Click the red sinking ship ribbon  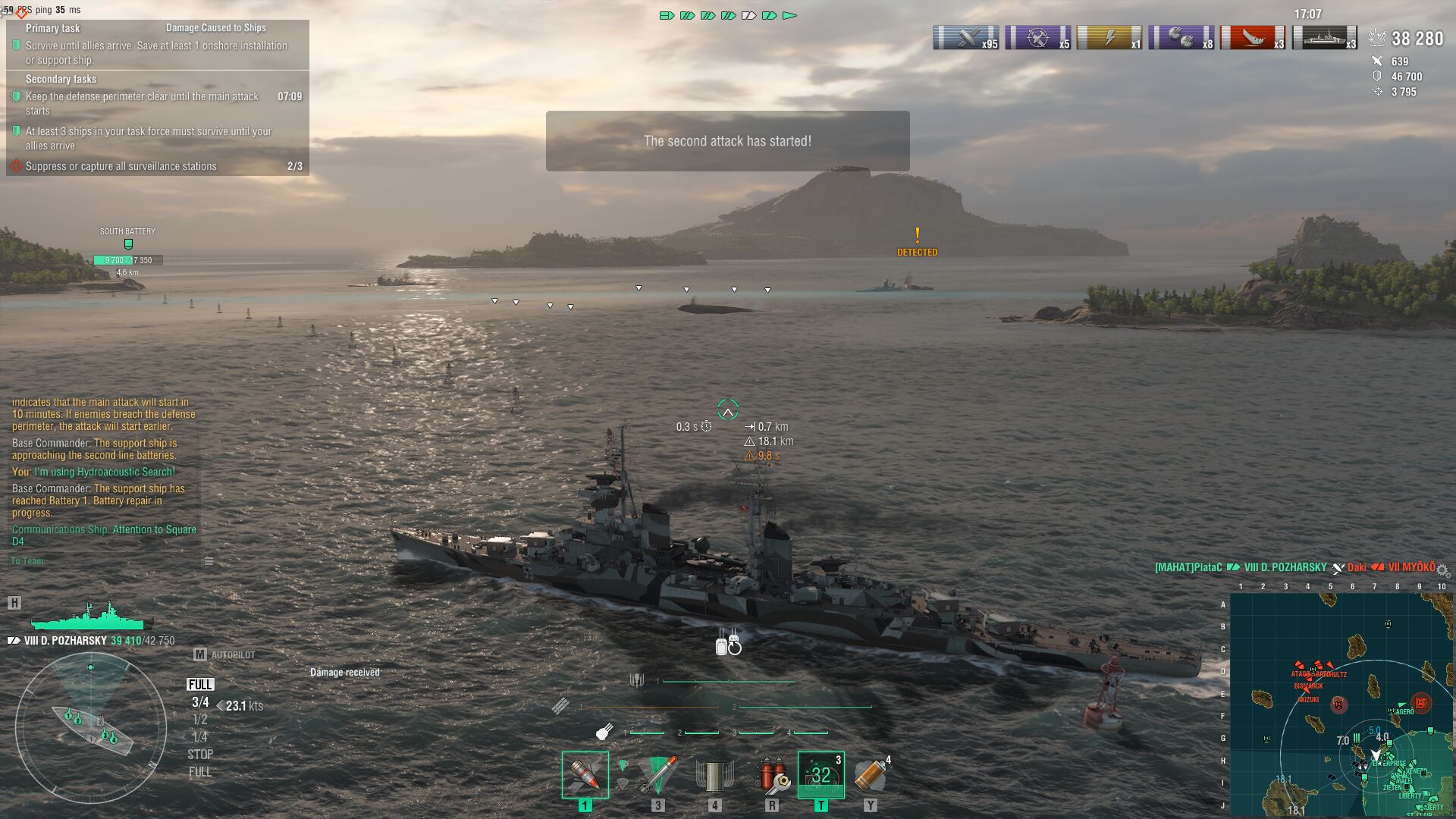(1253, 37)
